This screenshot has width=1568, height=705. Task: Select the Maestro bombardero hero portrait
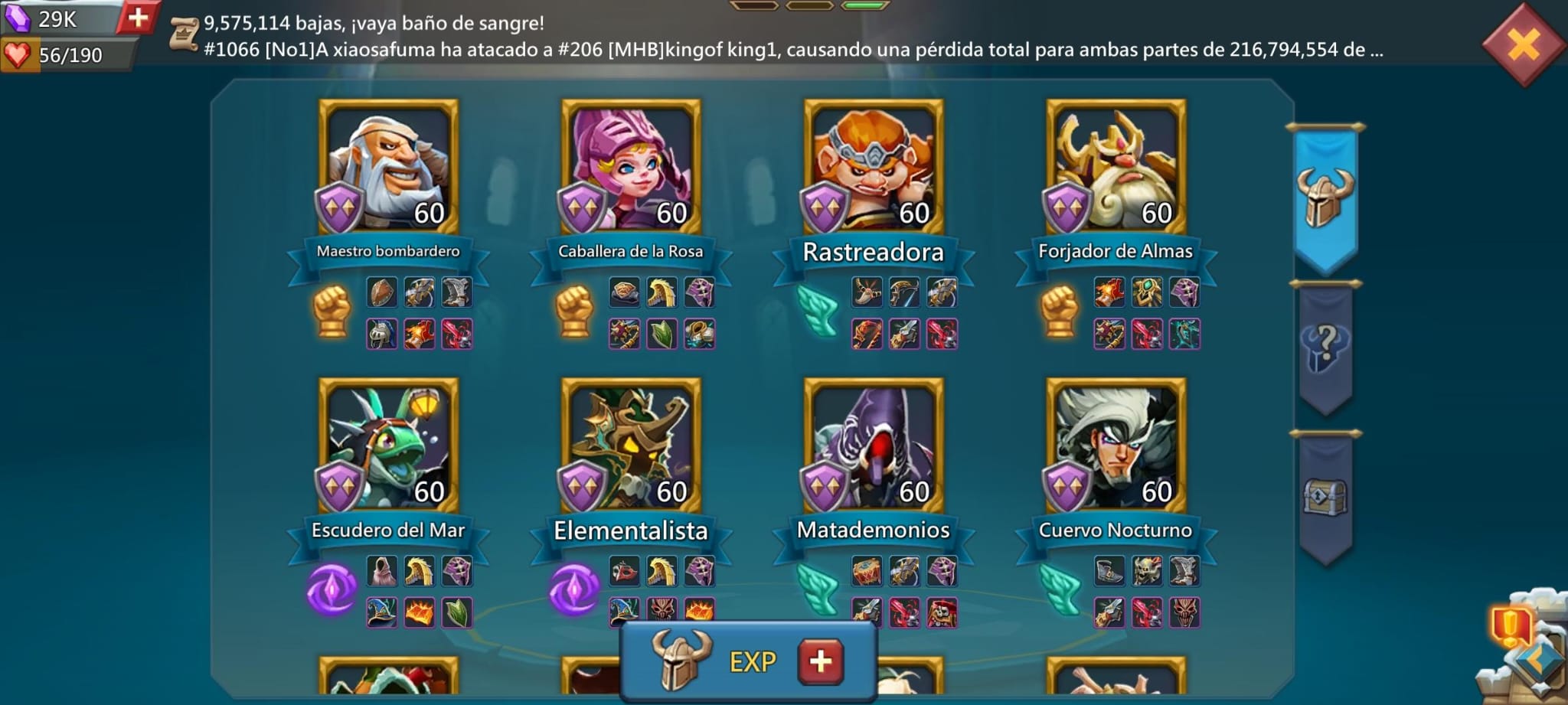coord(388,167)
